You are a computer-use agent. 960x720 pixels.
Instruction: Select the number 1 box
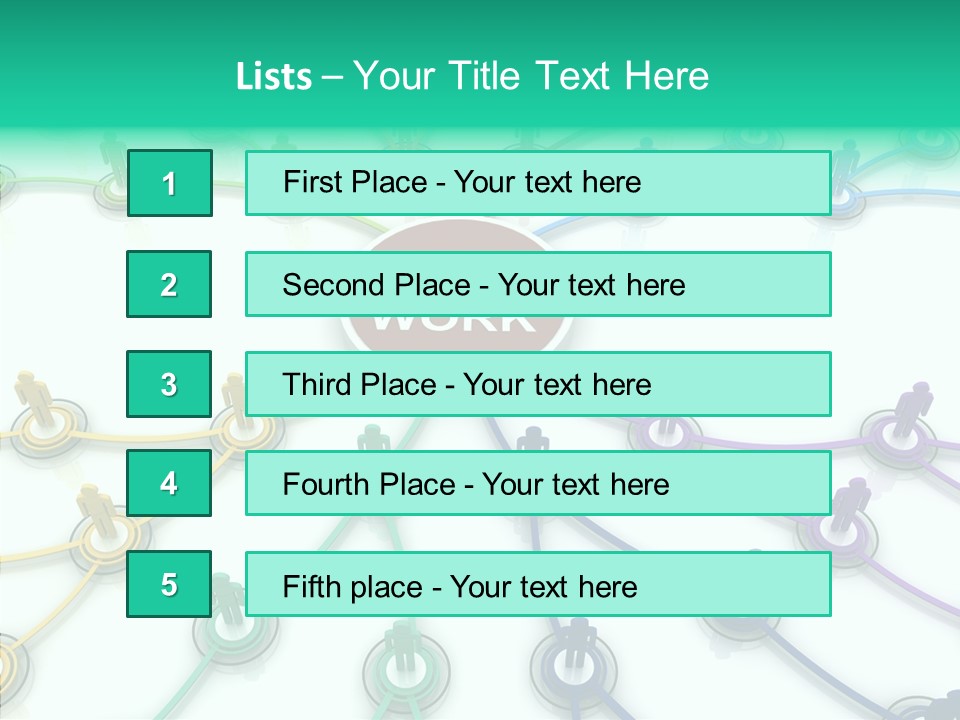pos(170,183)
